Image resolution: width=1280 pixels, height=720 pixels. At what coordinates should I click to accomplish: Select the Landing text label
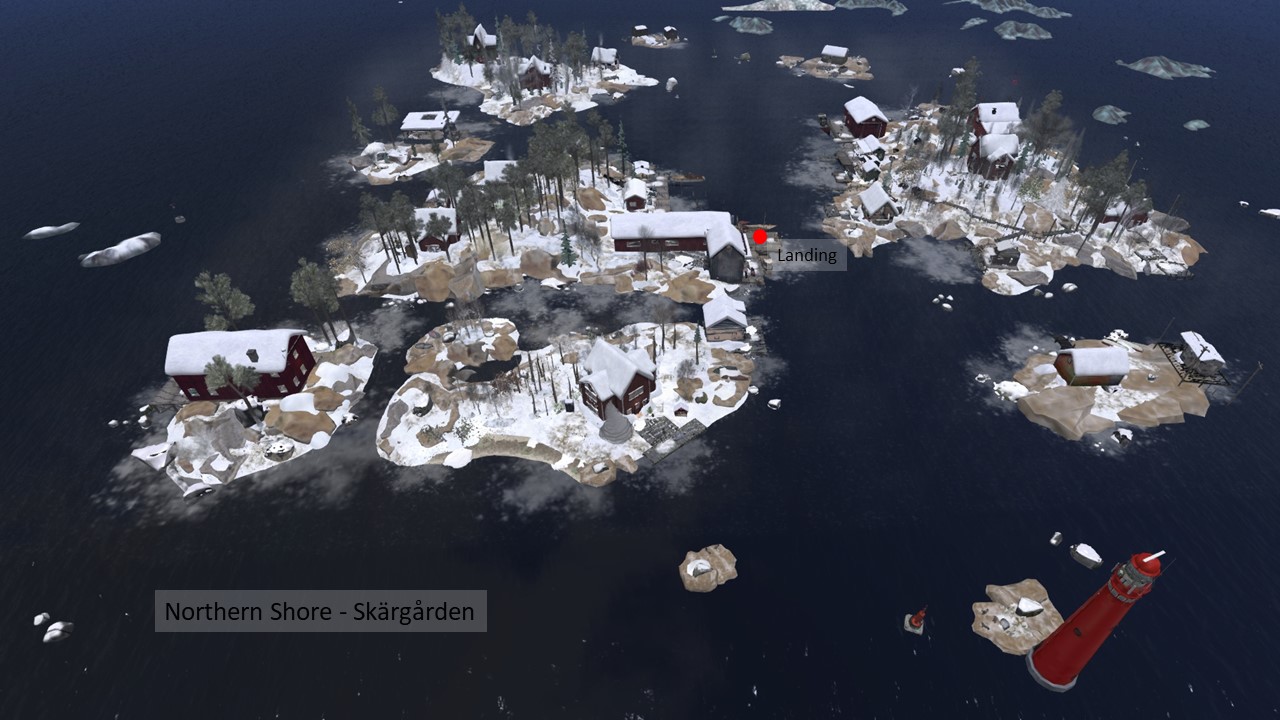tap(807, 255)
